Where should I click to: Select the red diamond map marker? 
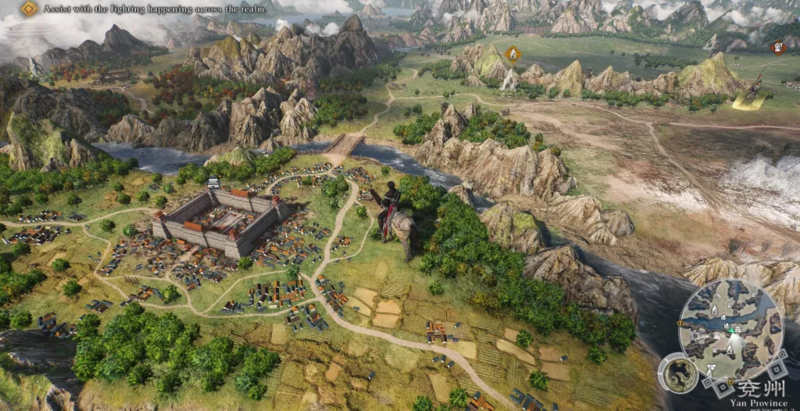(x=779, y=47)
